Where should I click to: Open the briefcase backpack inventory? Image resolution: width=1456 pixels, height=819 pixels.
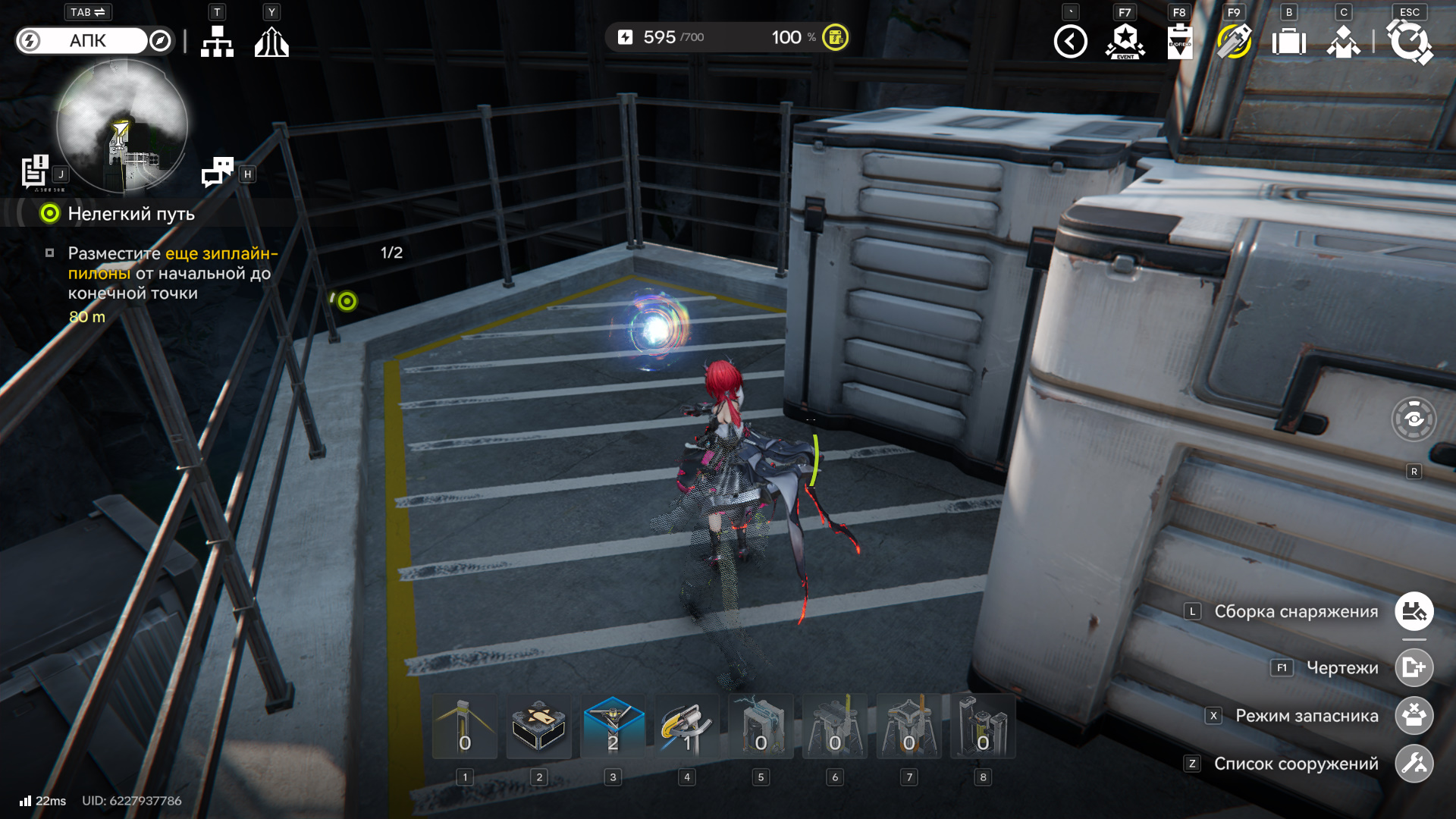[1288, 42]
